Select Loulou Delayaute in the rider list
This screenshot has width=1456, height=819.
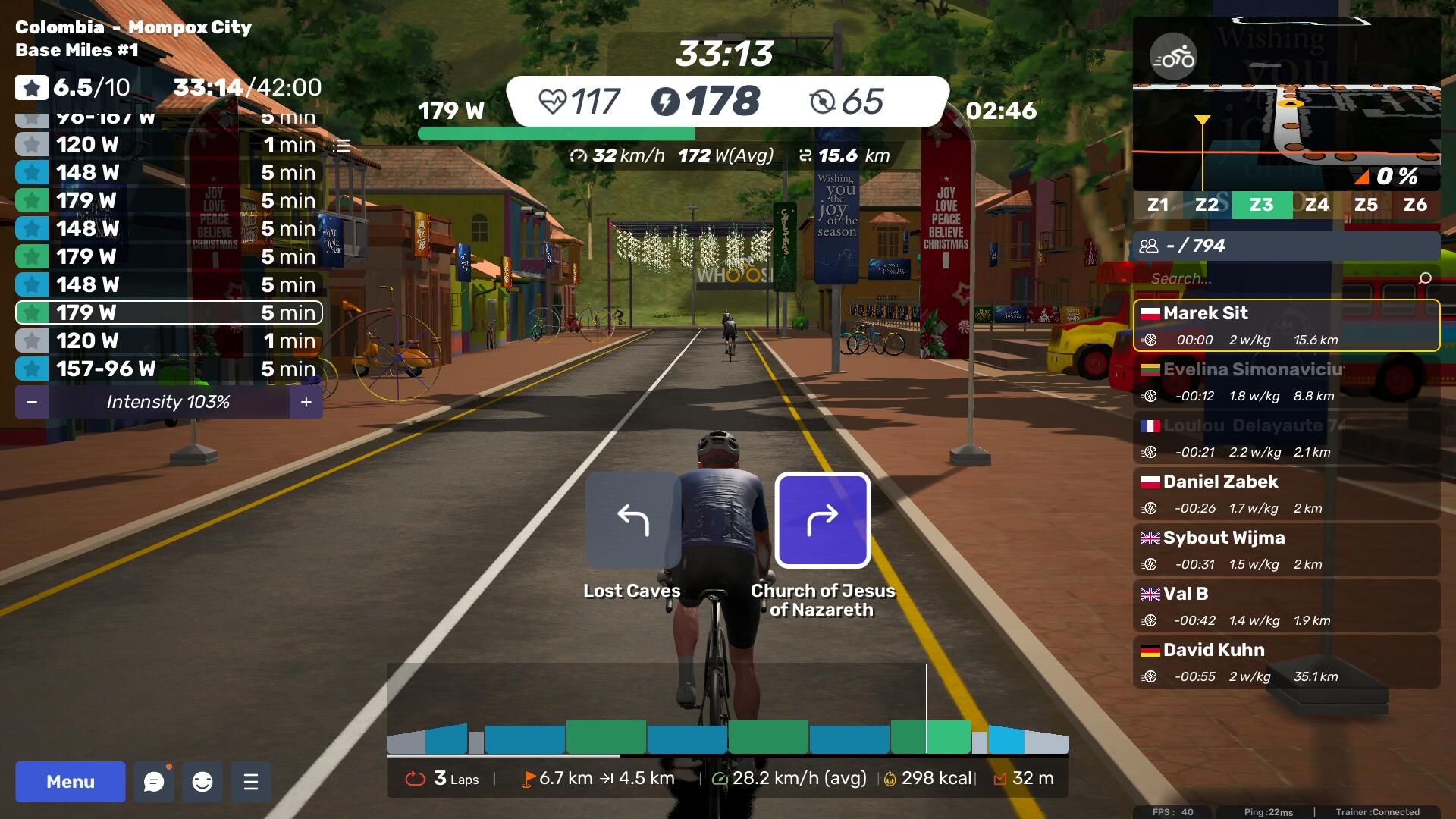[1286, 438]
